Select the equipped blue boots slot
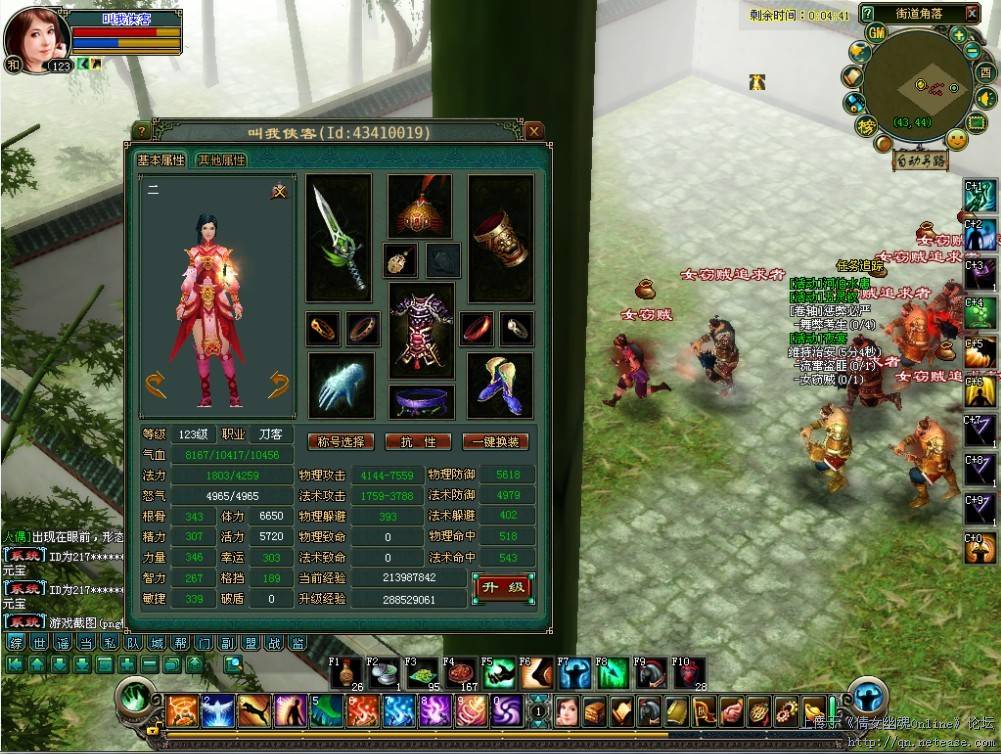Screen dimensions: 1001x754 500,385
